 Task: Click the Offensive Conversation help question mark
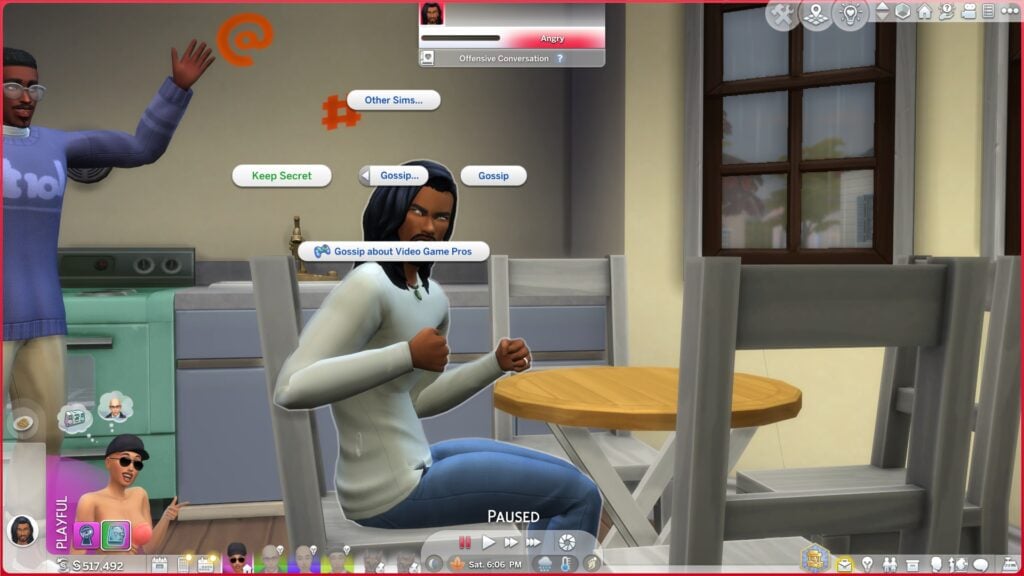click(560, 59)
